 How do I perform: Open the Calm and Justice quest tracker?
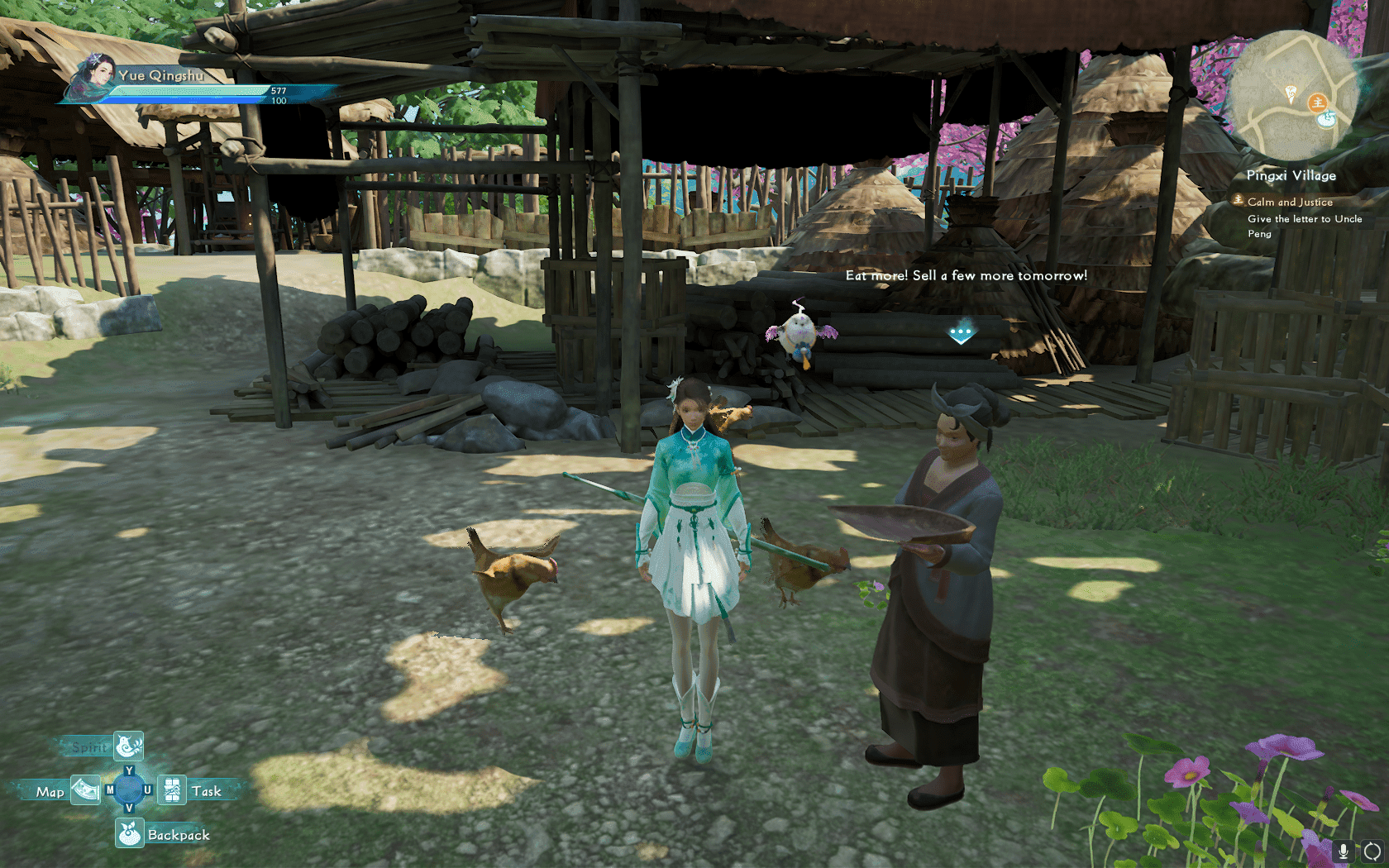[x=1289, y=202]
